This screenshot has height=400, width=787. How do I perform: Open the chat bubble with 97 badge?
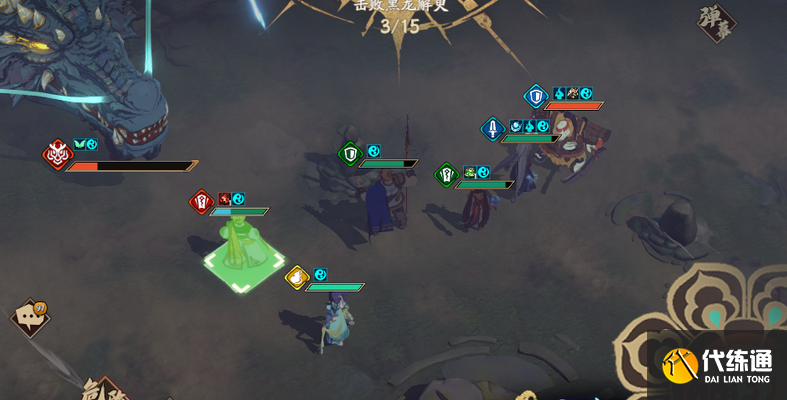(27, 318)
